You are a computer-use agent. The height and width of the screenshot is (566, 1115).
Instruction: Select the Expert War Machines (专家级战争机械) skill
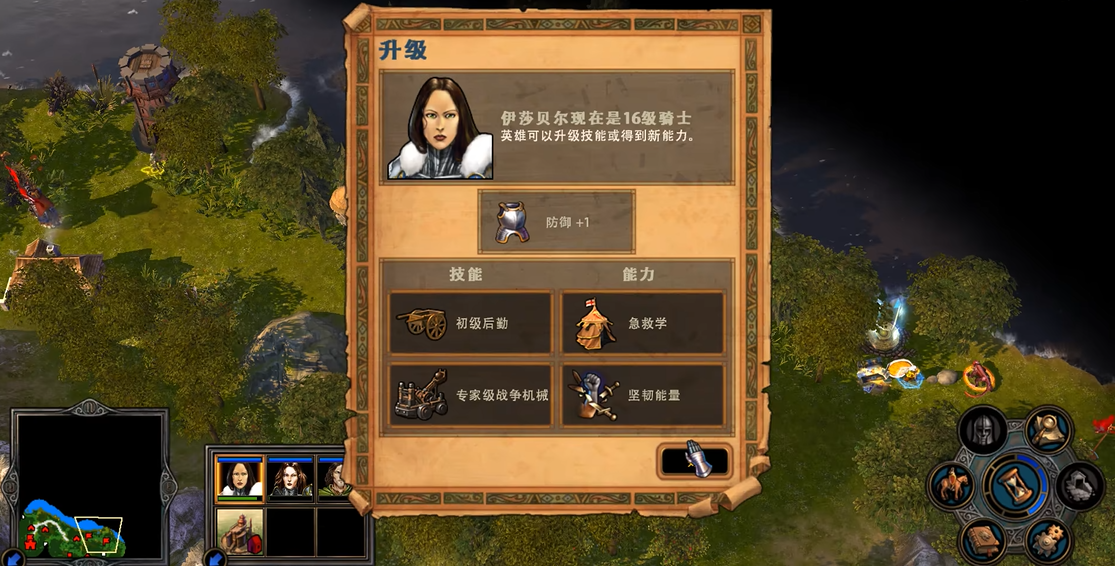click(470, 395)
